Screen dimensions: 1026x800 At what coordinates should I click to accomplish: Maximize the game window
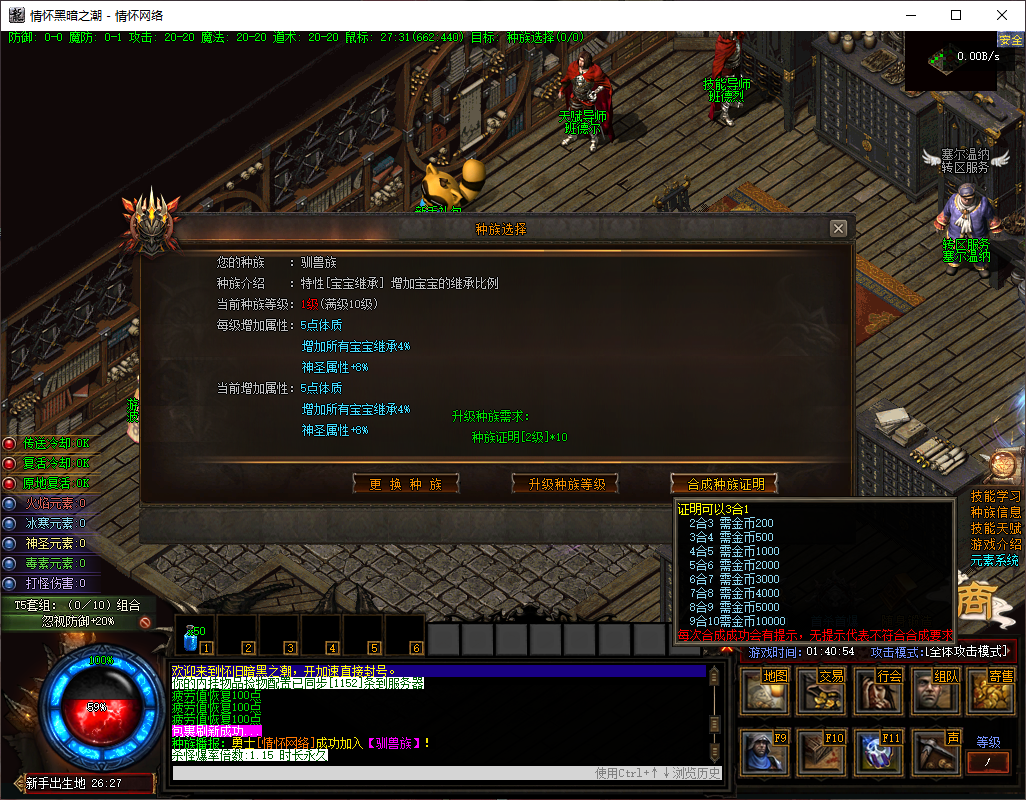pyautogui.click(x=956, y=15)
